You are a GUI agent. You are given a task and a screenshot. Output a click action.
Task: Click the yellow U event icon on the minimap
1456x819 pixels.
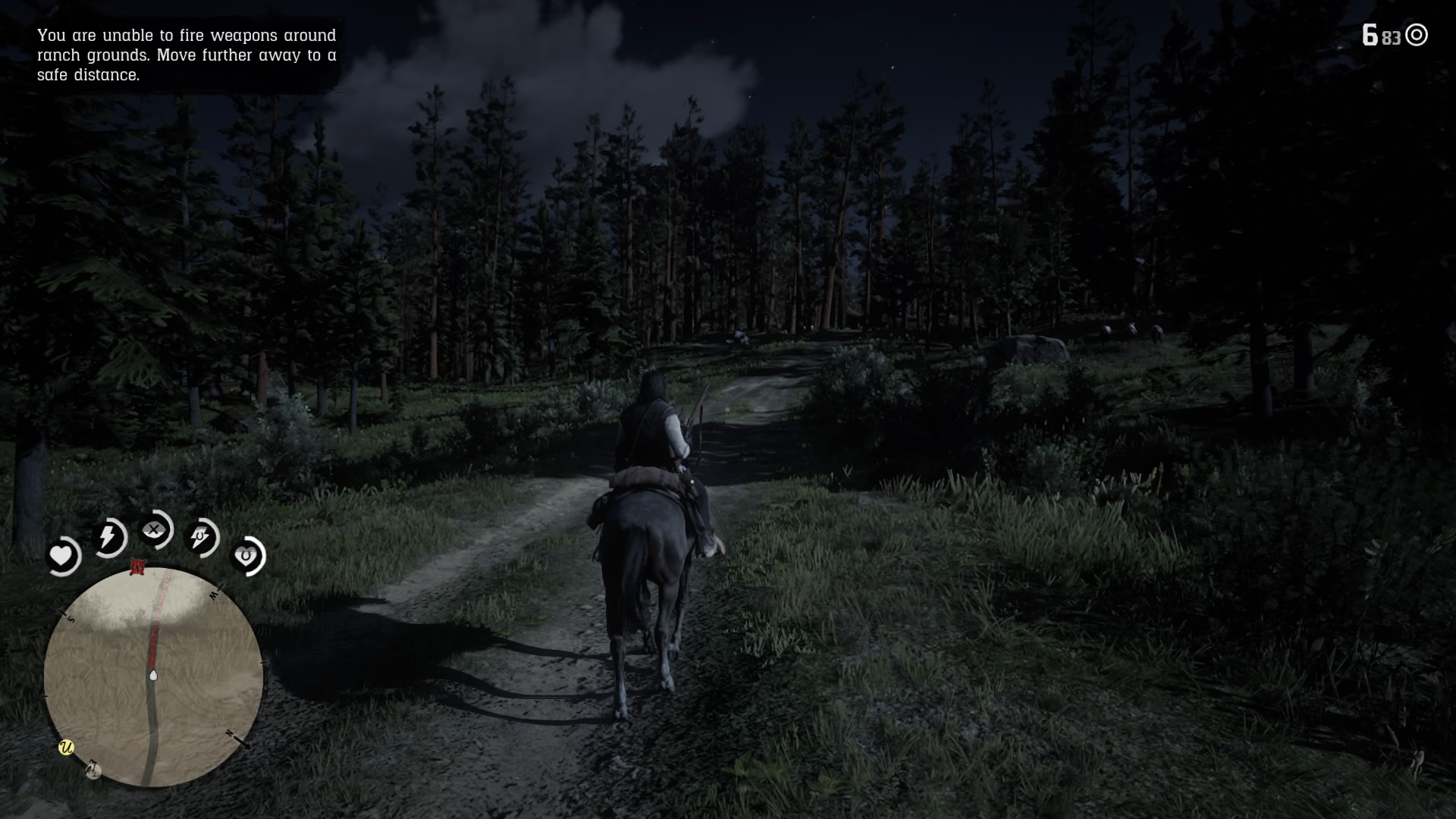67,747
